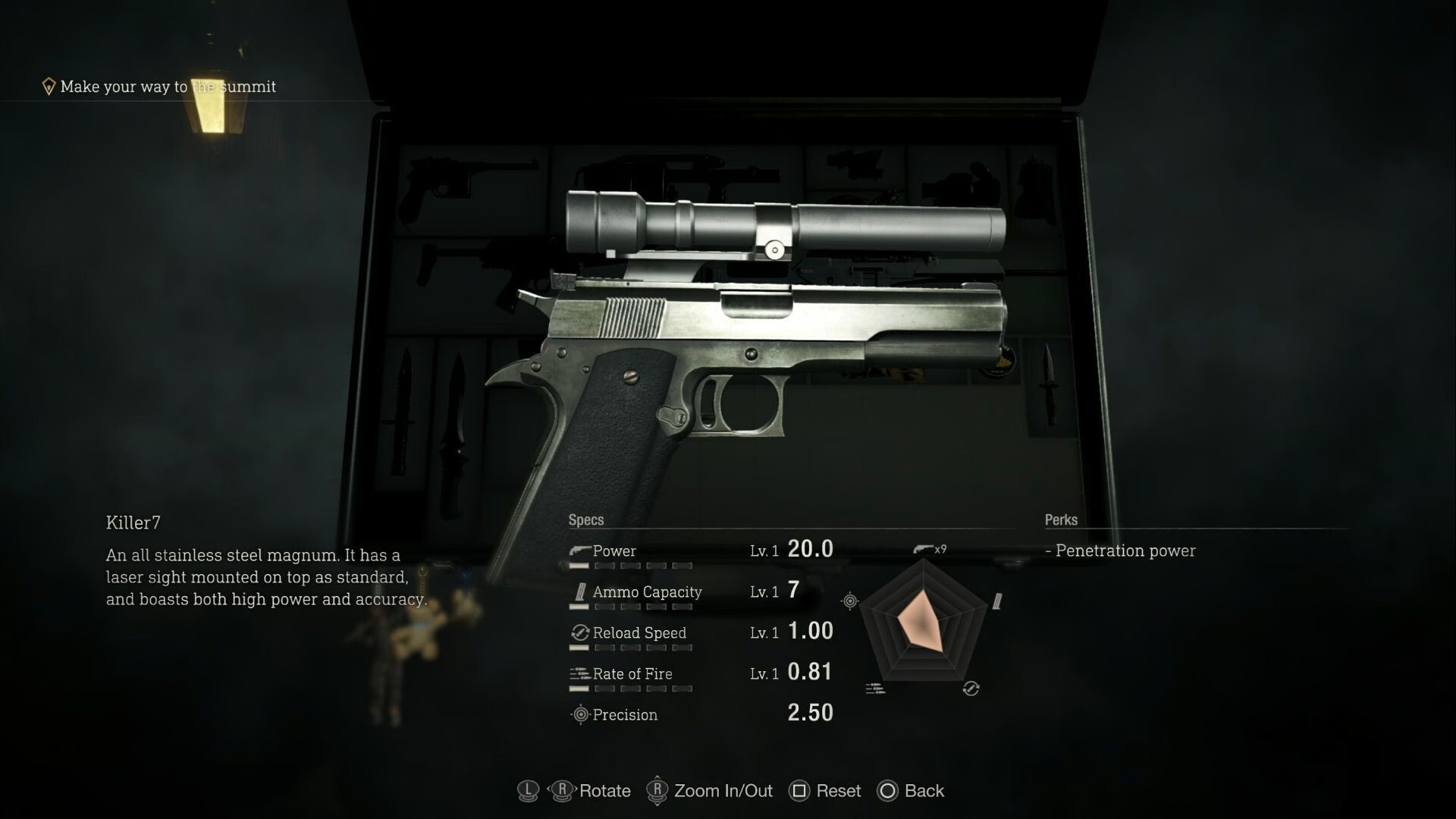Select the Penetration power perk entry
Screen dimensions: 1456x819
point(1122,551)
